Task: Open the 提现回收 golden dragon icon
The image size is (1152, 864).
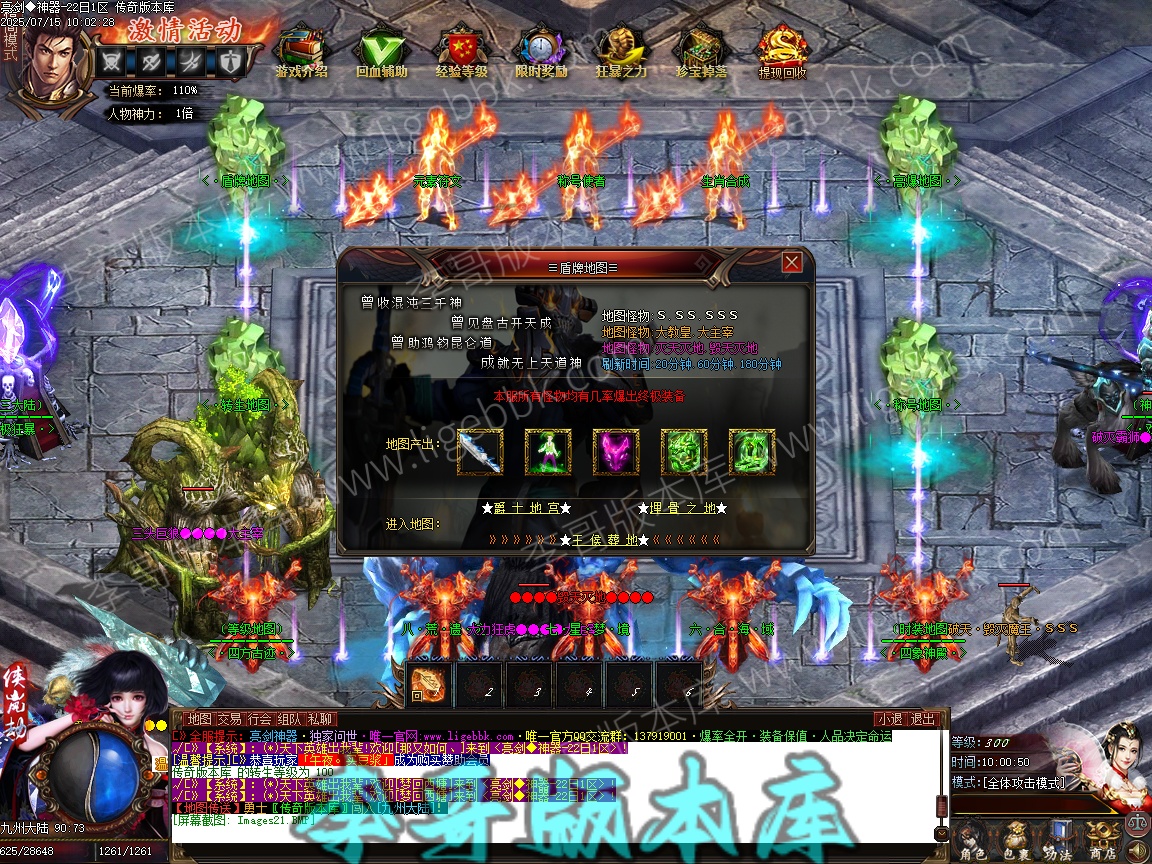Action: click(x=782, y=50)
